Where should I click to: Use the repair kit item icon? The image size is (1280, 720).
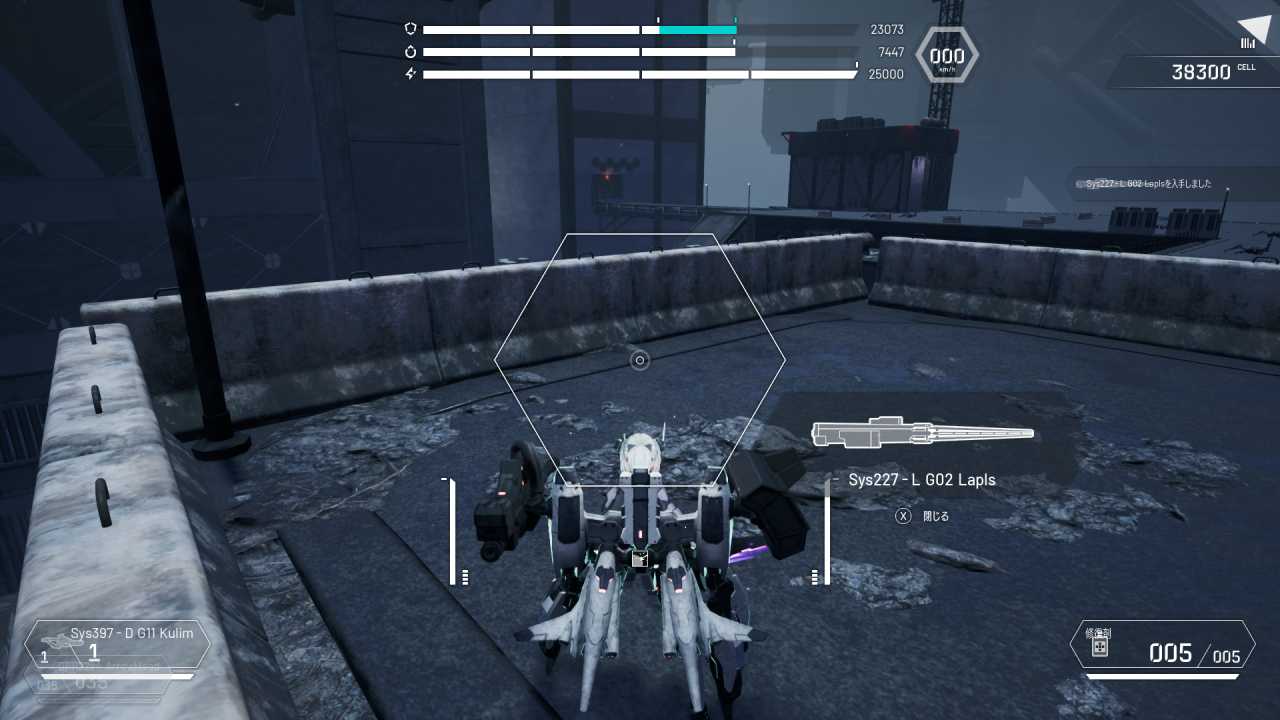(1099, 647)
